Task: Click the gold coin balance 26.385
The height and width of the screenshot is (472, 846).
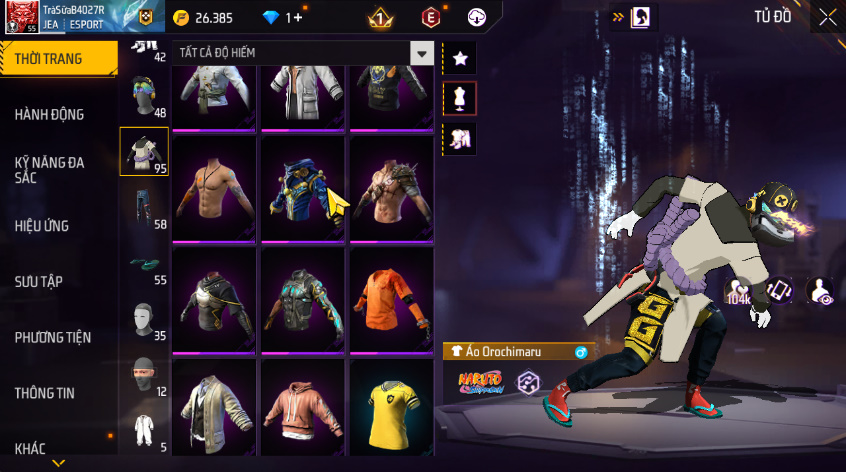Action: point(203,17)
